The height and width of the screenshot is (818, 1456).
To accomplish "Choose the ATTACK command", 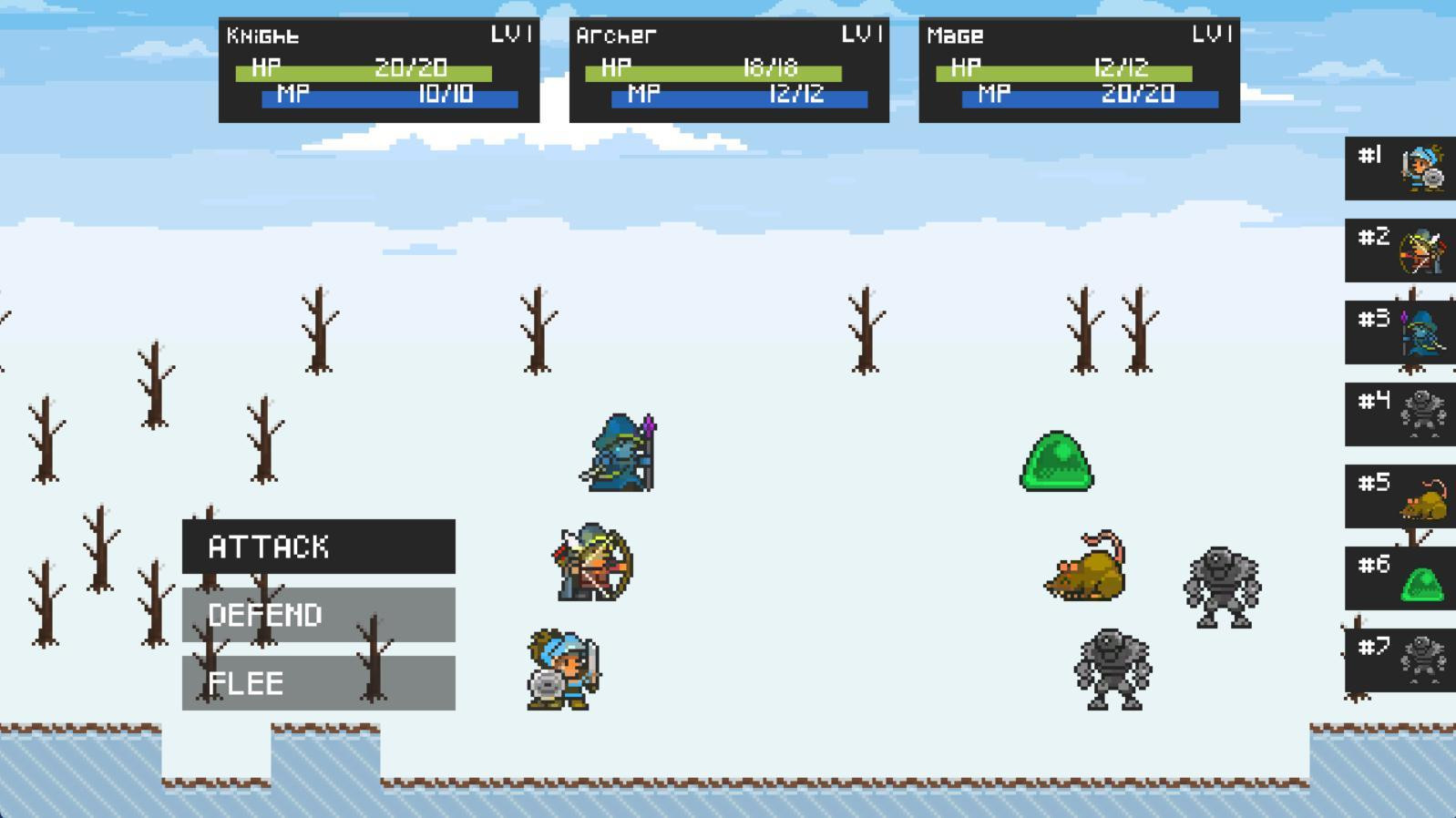I will click(317, 547).
